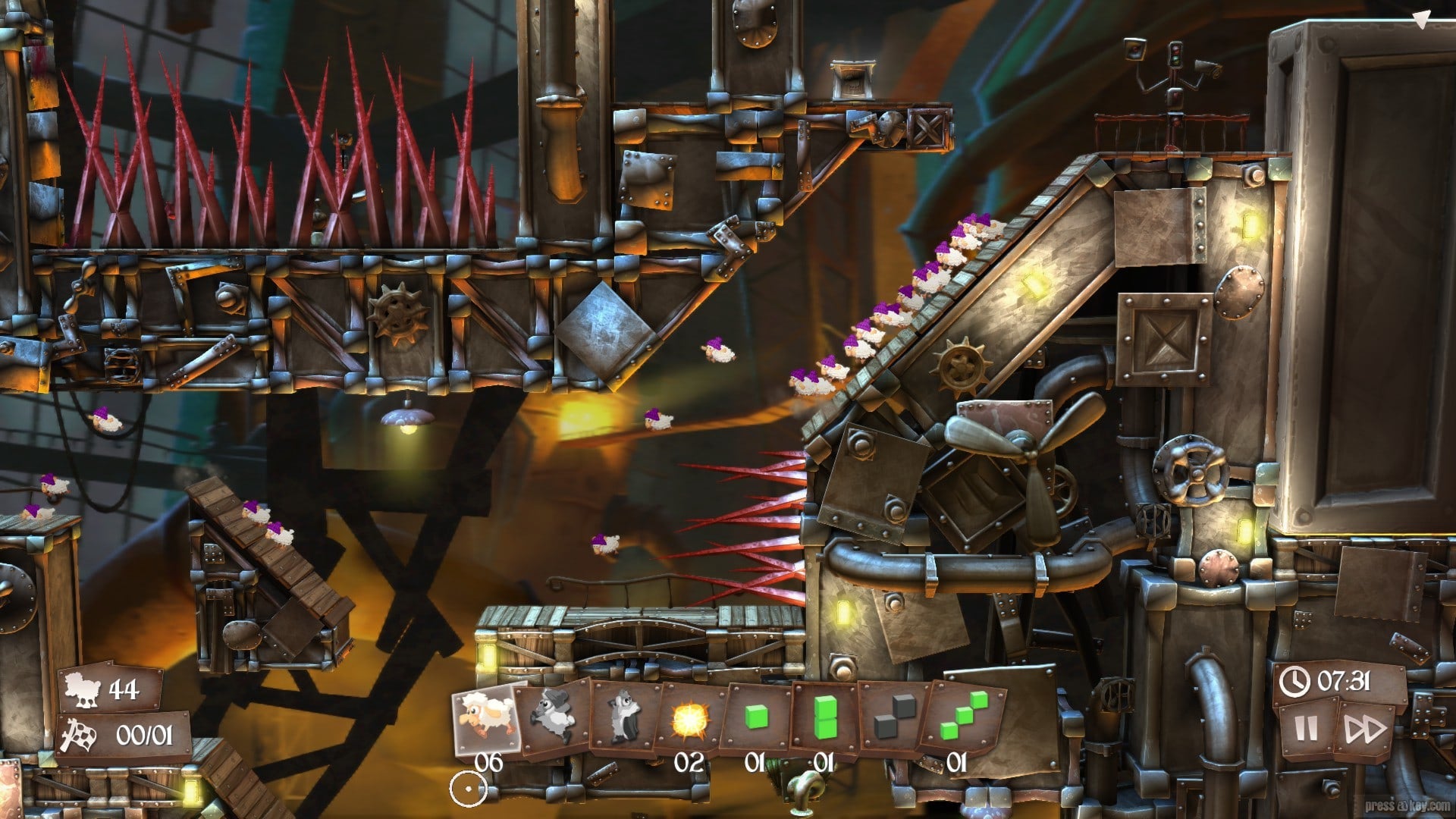Select the single green block tool
This screenshot has height=819, width=1456.
tap(756, 717)
